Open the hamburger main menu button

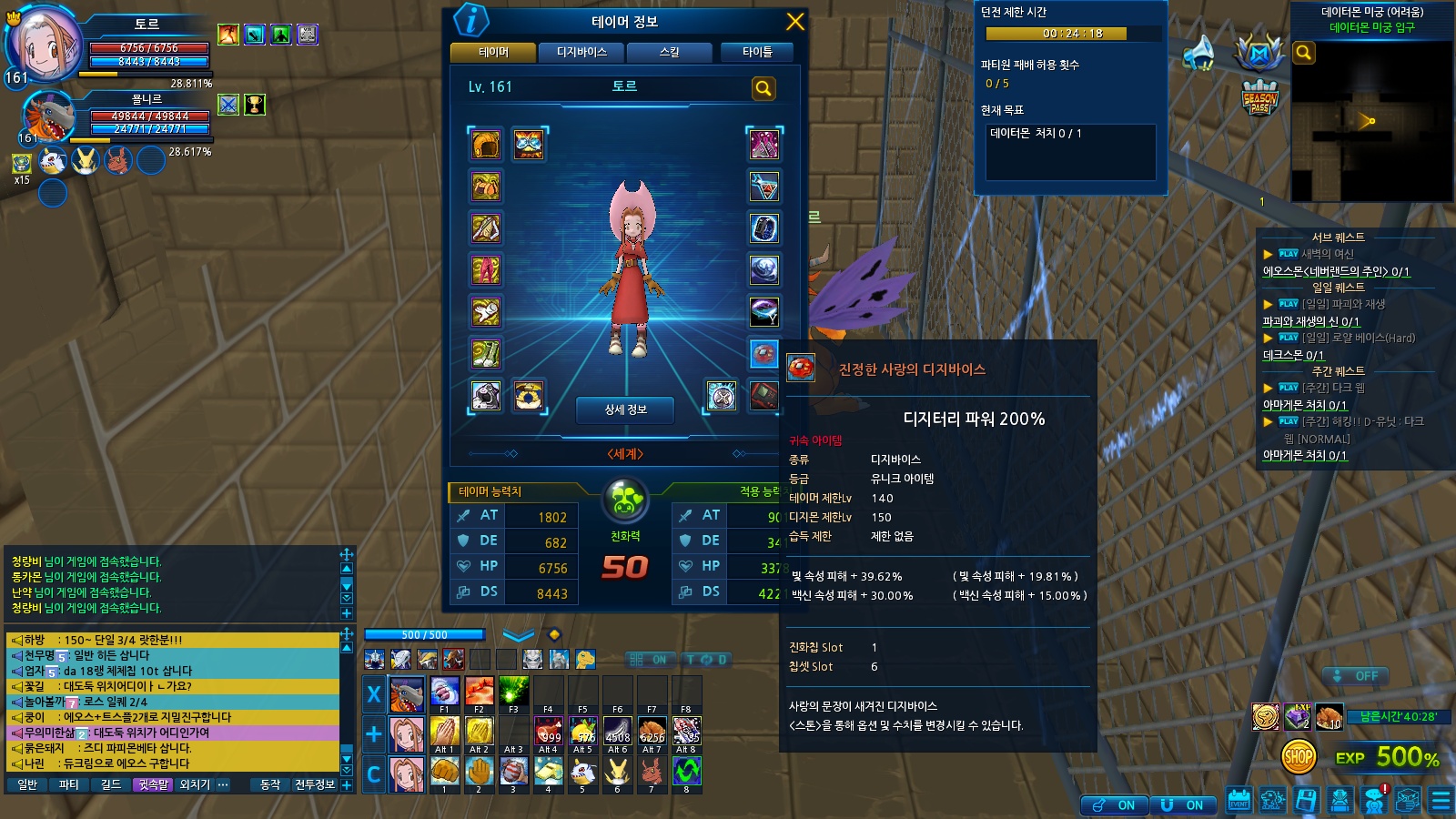pyautogui.click(x=1441, y=801)
